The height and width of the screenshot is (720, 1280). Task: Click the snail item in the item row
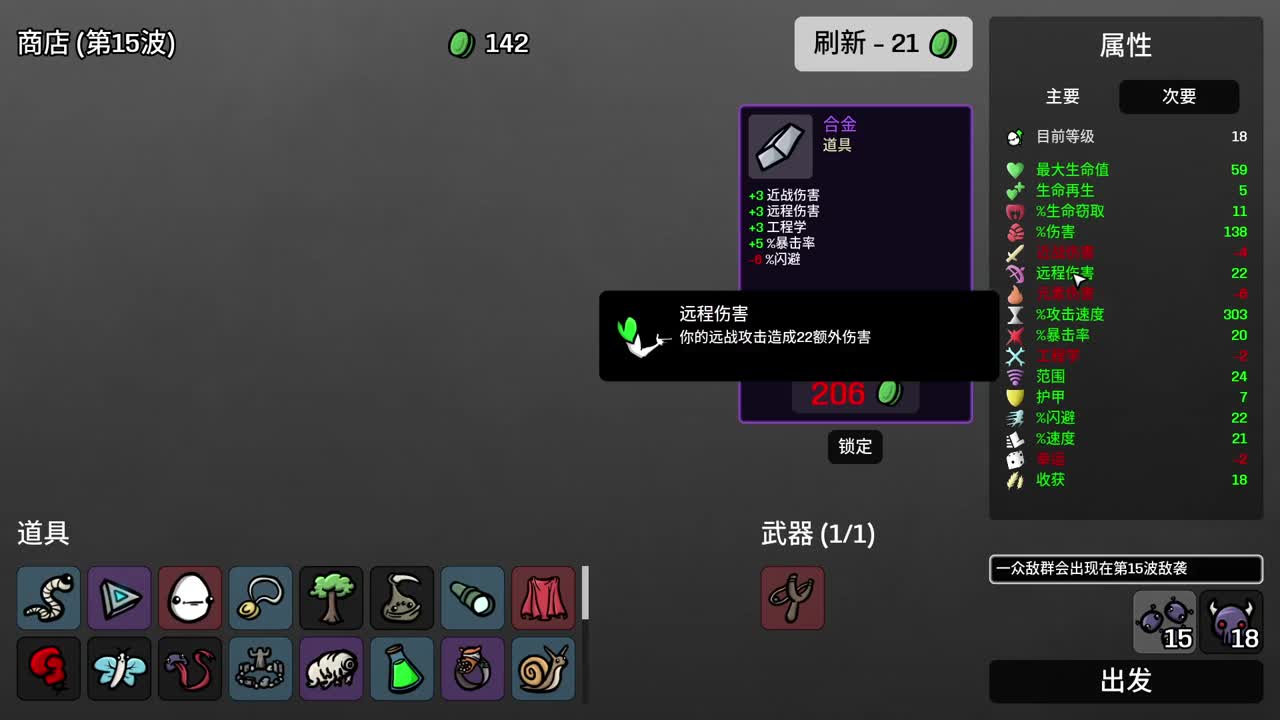click(543, 668)
